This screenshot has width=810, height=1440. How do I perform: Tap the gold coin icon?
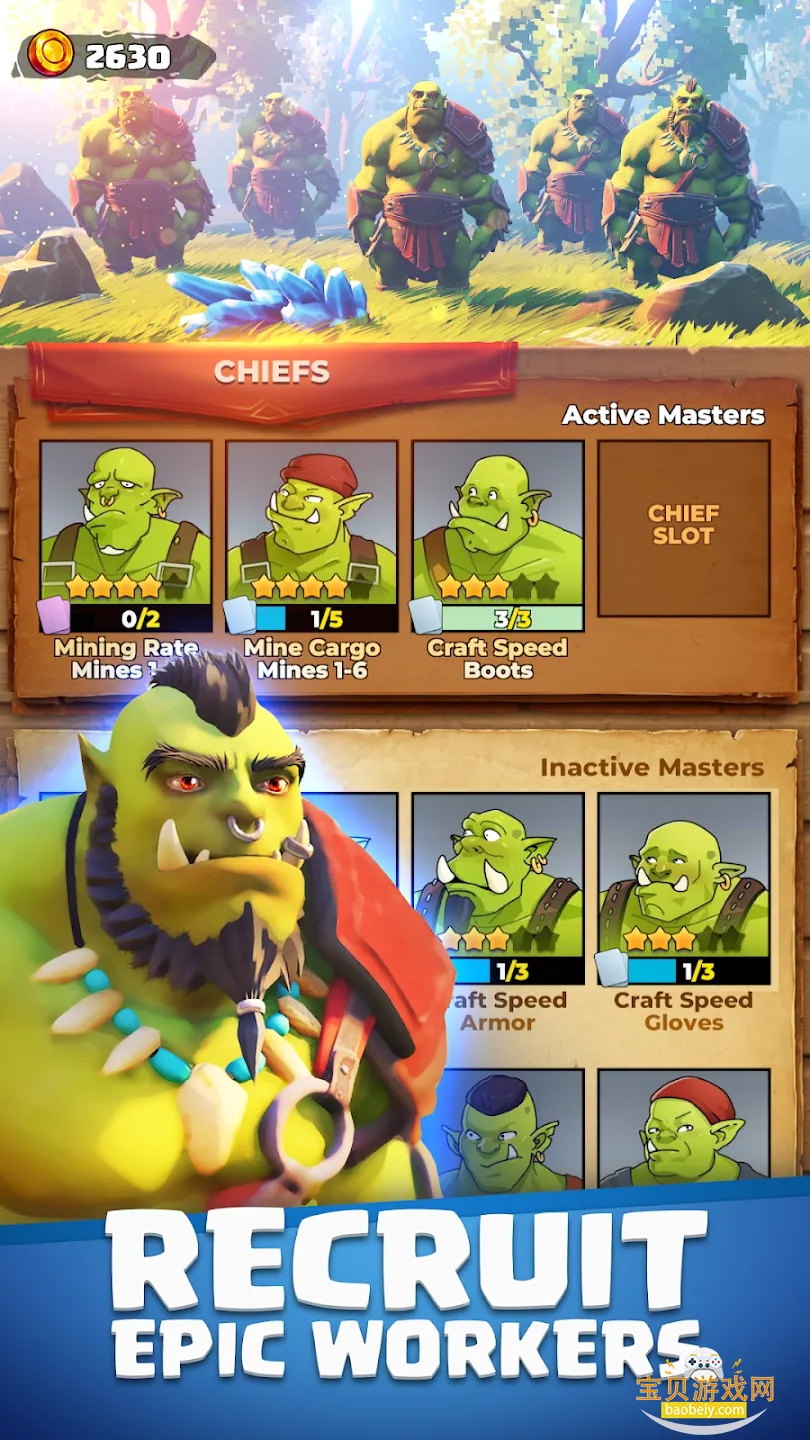(x=50, y=54)
